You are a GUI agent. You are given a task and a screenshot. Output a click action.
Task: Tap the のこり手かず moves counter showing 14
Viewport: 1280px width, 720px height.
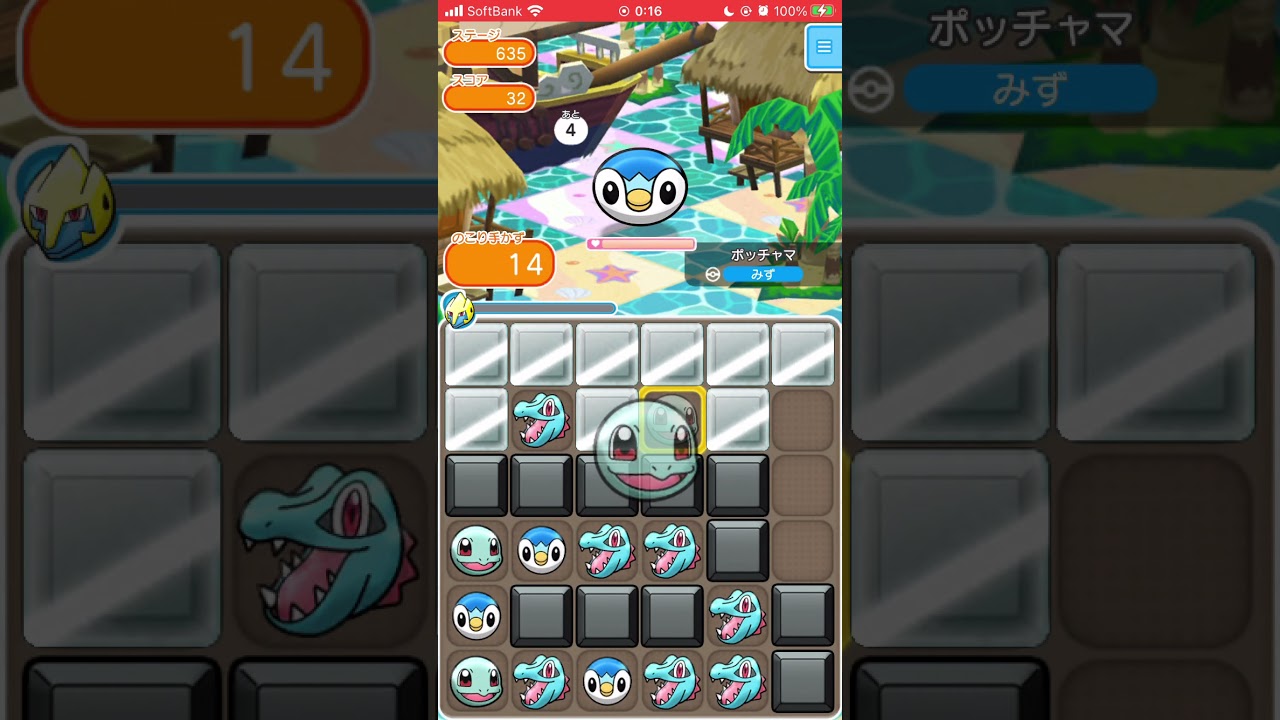click(x=500, y=263)
